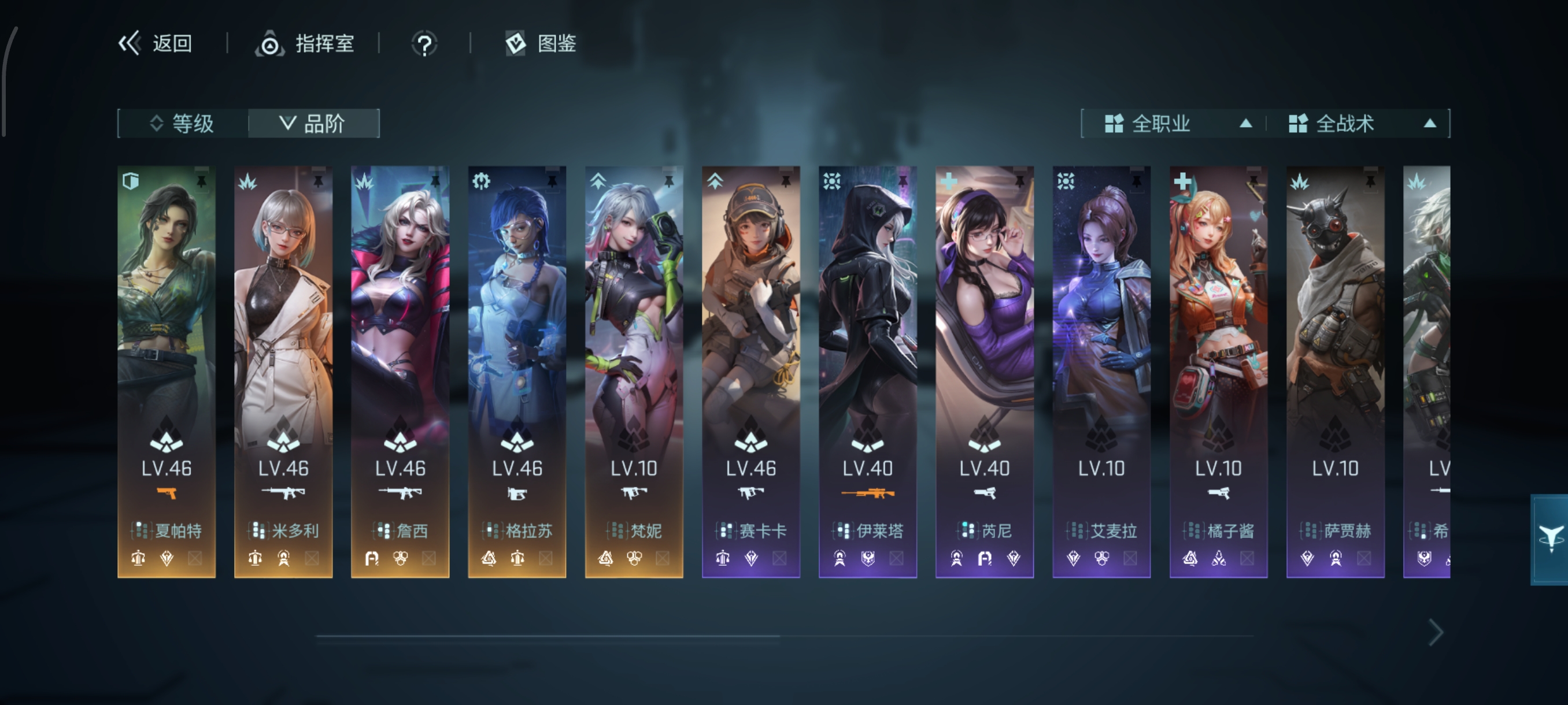Open the 图鉴 codex

coord(541,43)
